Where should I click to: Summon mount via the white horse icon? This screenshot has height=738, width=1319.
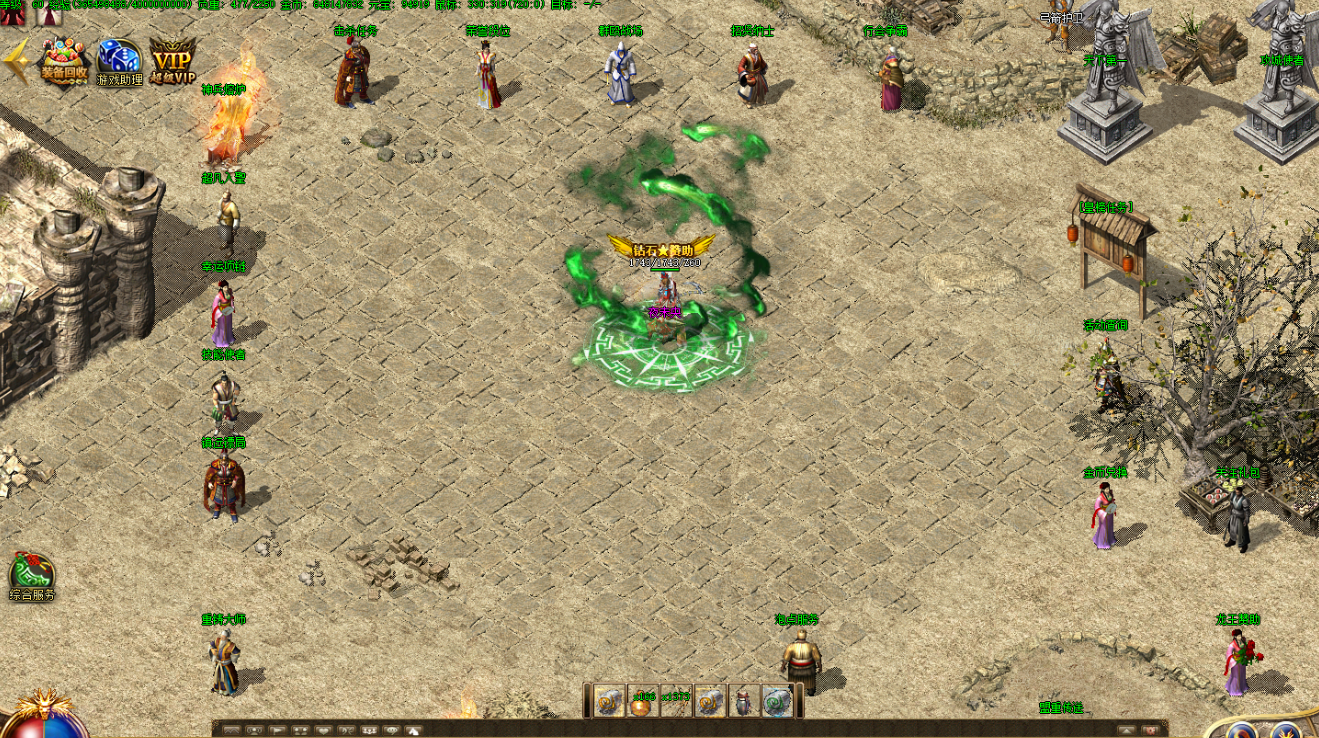pyautogui.click(x=414, y=730)
